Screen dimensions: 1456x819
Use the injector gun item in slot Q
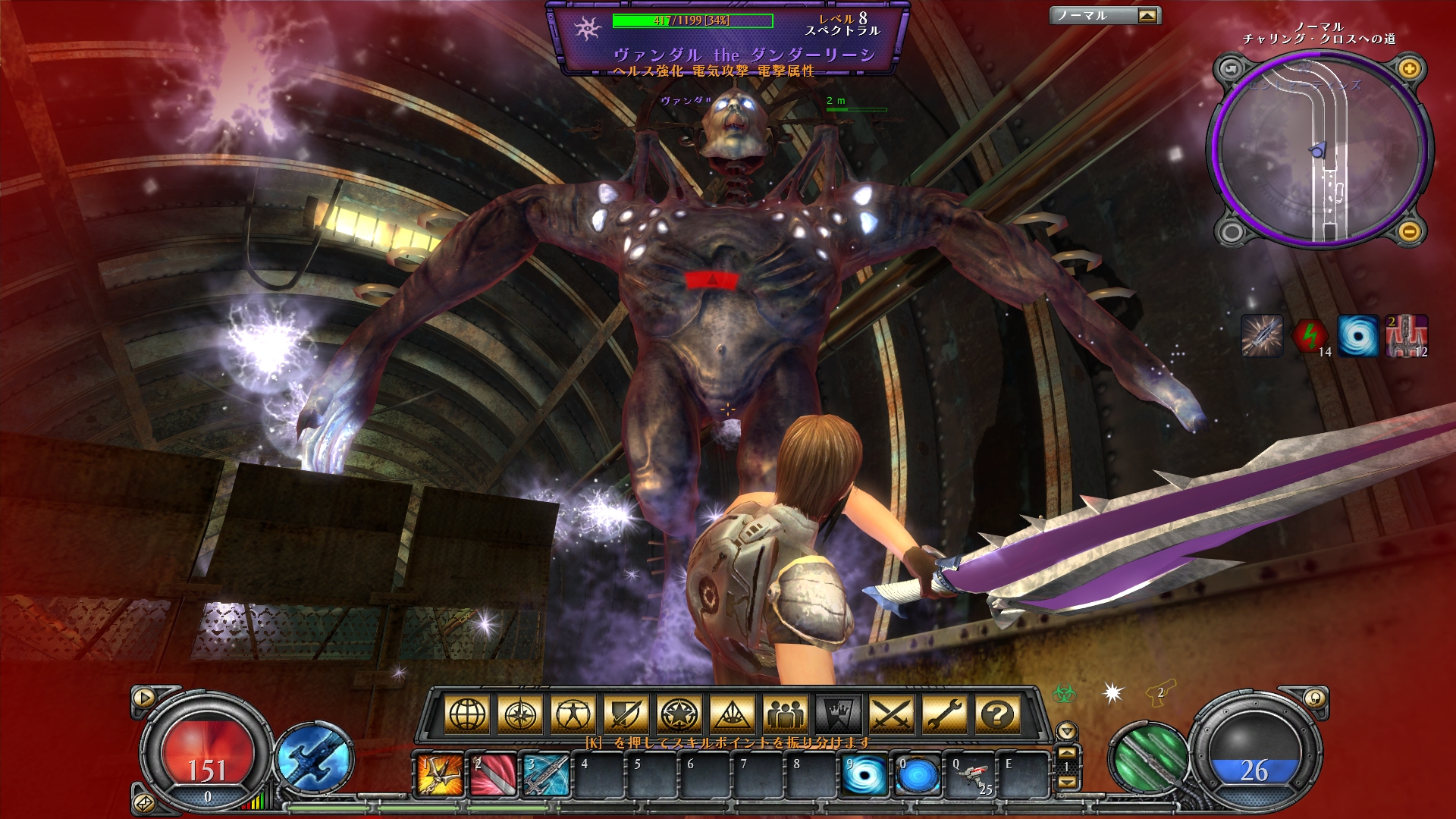coord(971,775)
